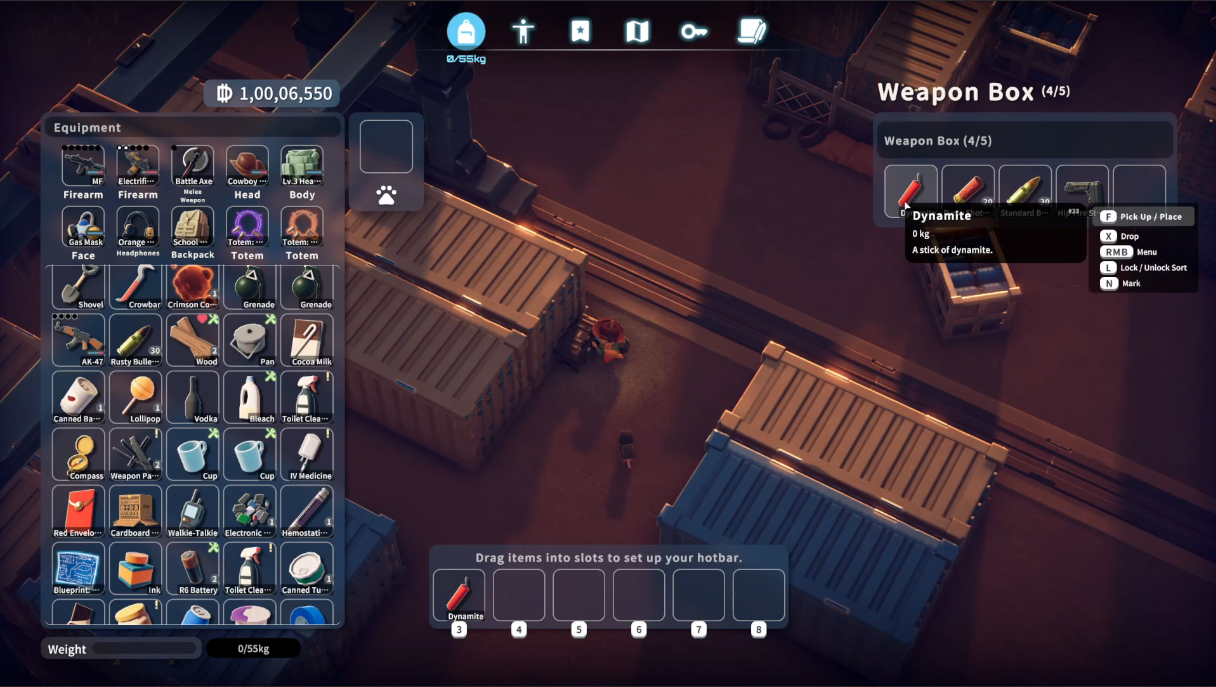Screen dimensions: 1216x687
Task: Select the Cowboy hat head slot
Action: click(247, 166)
